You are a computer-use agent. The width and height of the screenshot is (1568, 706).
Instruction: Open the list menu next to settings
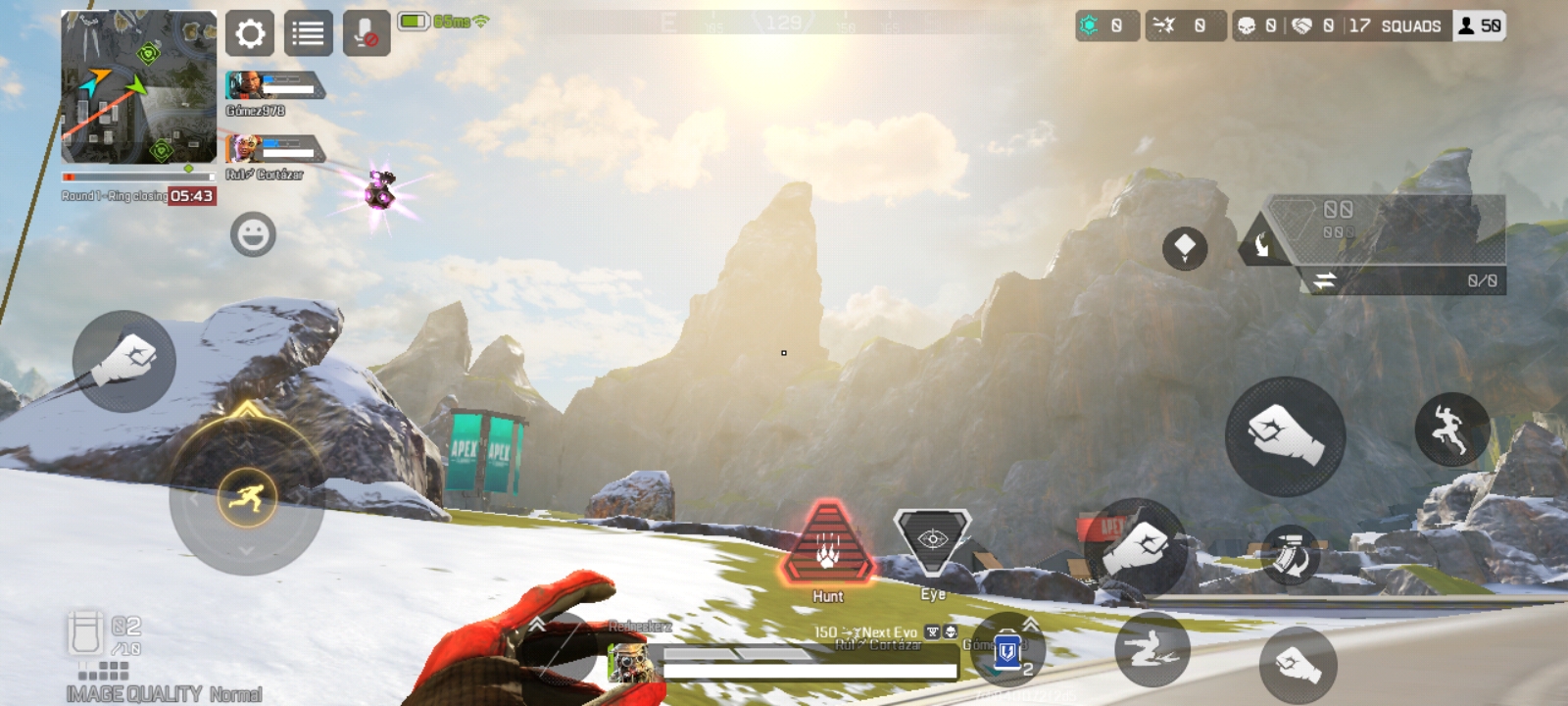coord(308,34)
